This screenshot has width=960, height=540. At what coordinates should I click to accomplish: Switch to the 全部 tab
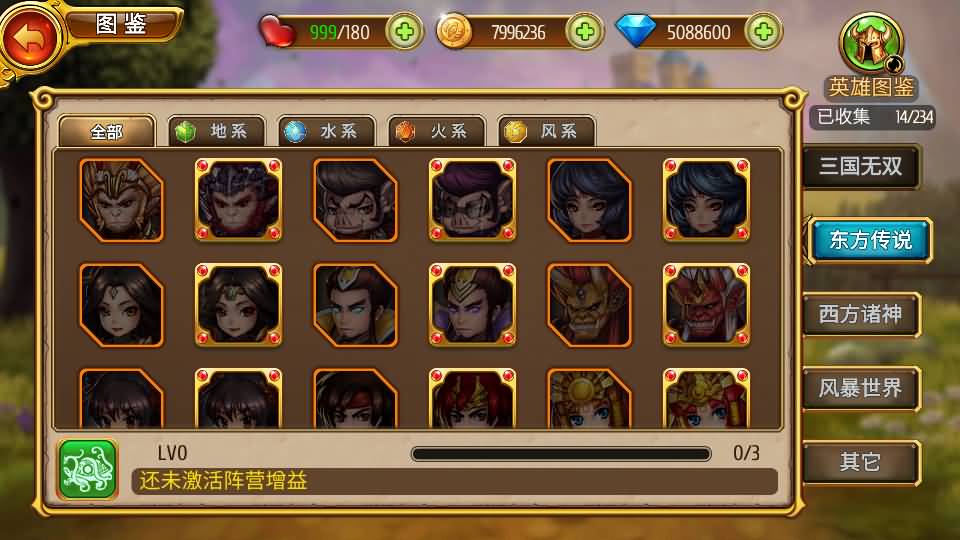pos(106,131)
